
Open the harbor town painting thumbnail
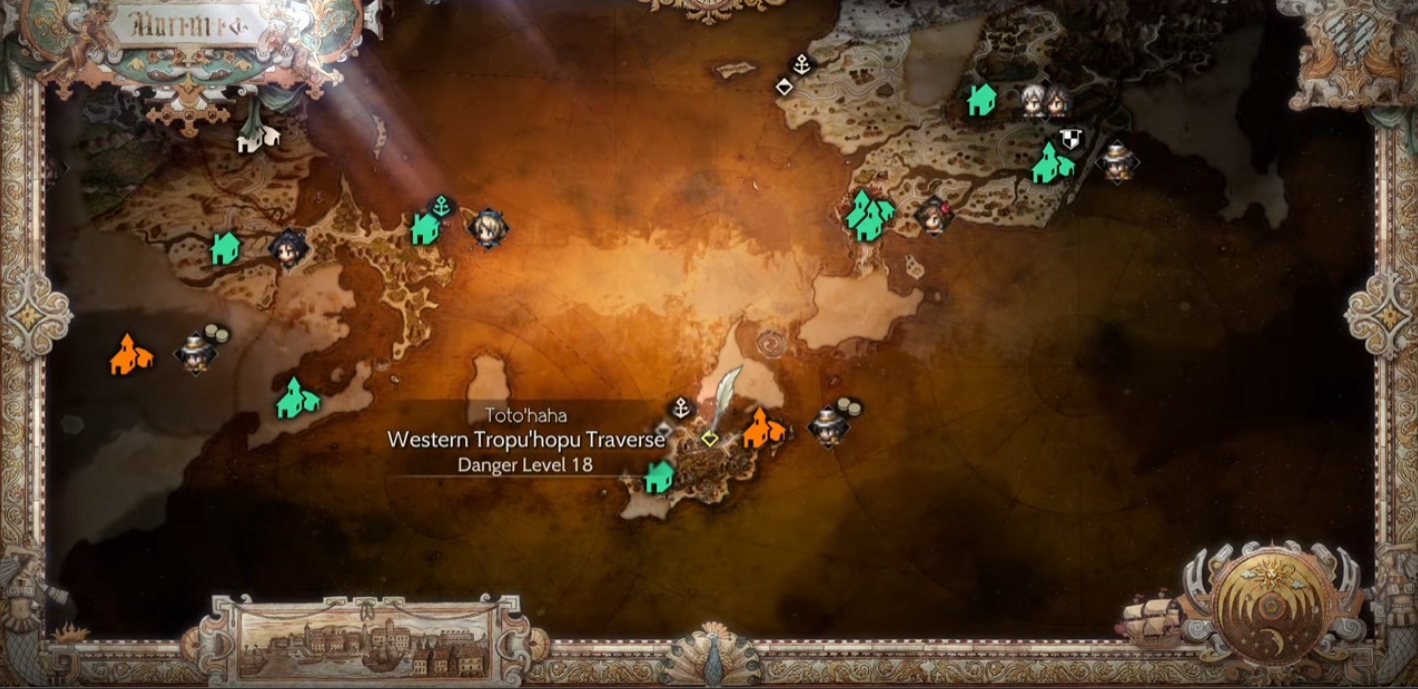363,638
